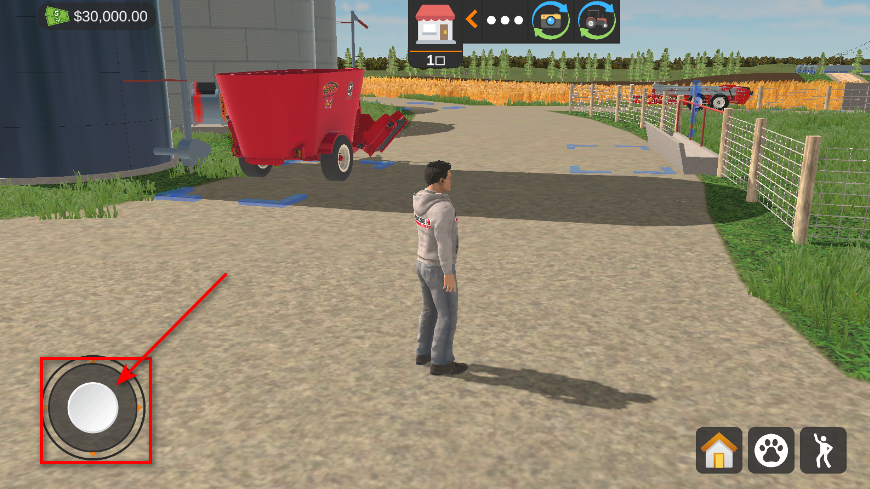Collapse the toolbar with the orange arrow

[x=471, y=20]
